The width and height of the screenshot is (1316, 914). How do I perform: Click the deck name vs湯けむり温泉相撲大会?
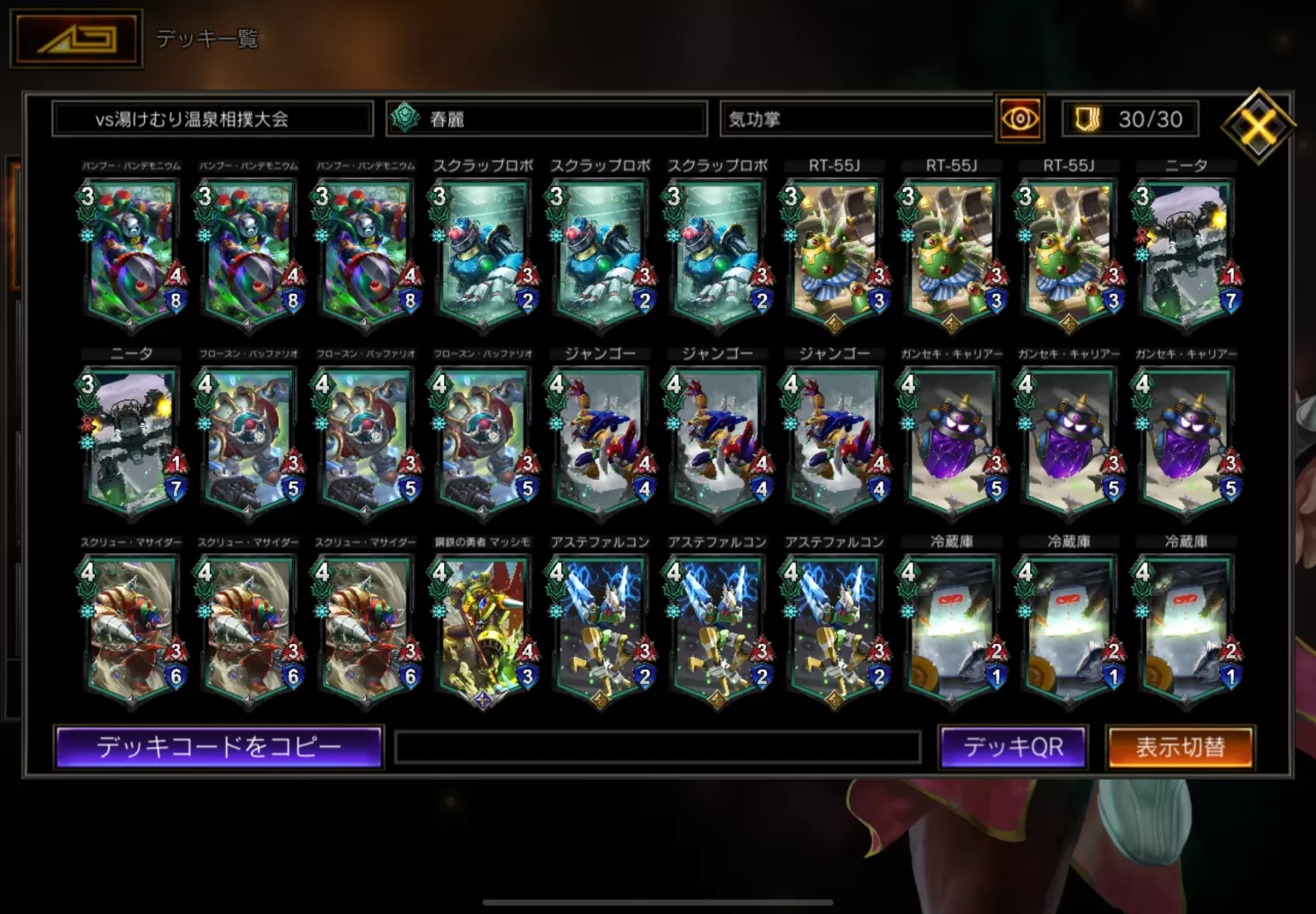pyautogui.click(x=212, y=119)
